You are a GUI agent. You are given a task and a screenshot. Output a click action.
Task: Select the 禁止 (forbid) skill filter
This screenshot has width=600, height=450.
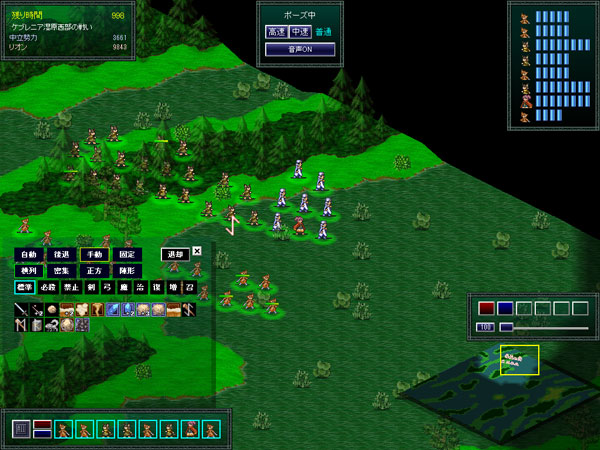tap(71, 288)
